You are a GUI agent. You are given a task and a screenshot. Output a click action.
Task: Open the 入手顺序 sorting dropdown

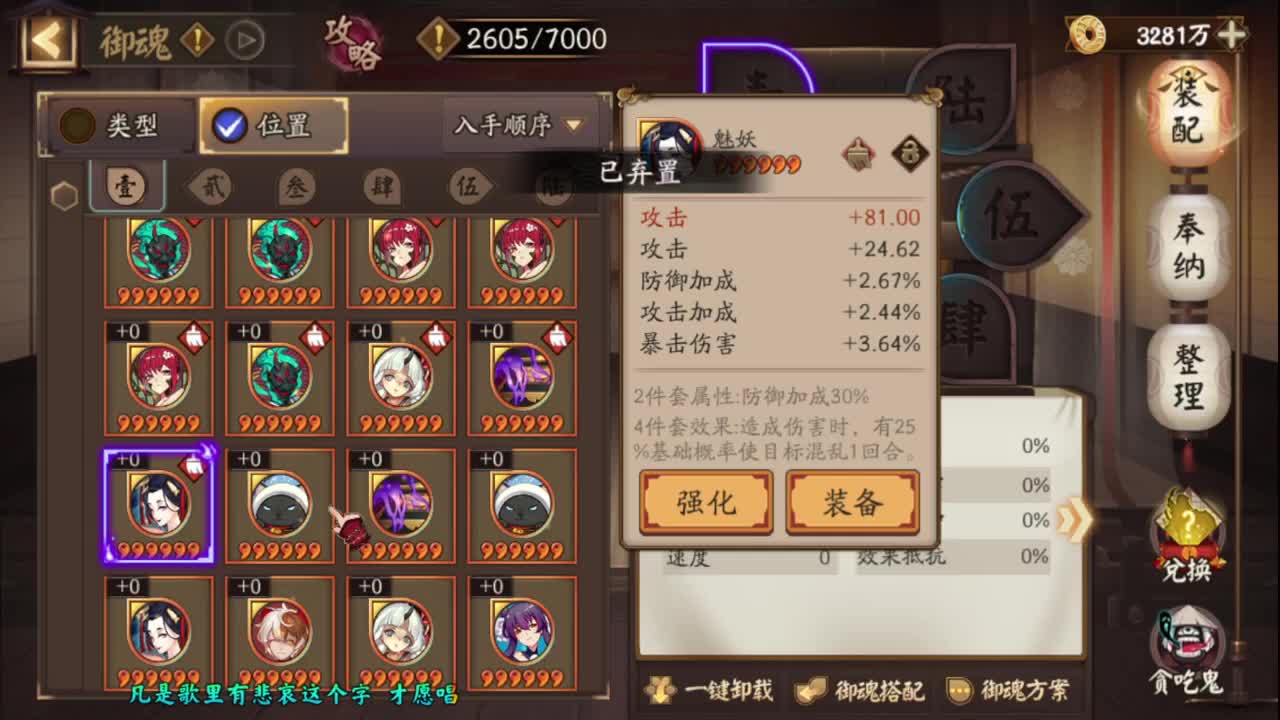pyautogui.click(x=514, y=122)
